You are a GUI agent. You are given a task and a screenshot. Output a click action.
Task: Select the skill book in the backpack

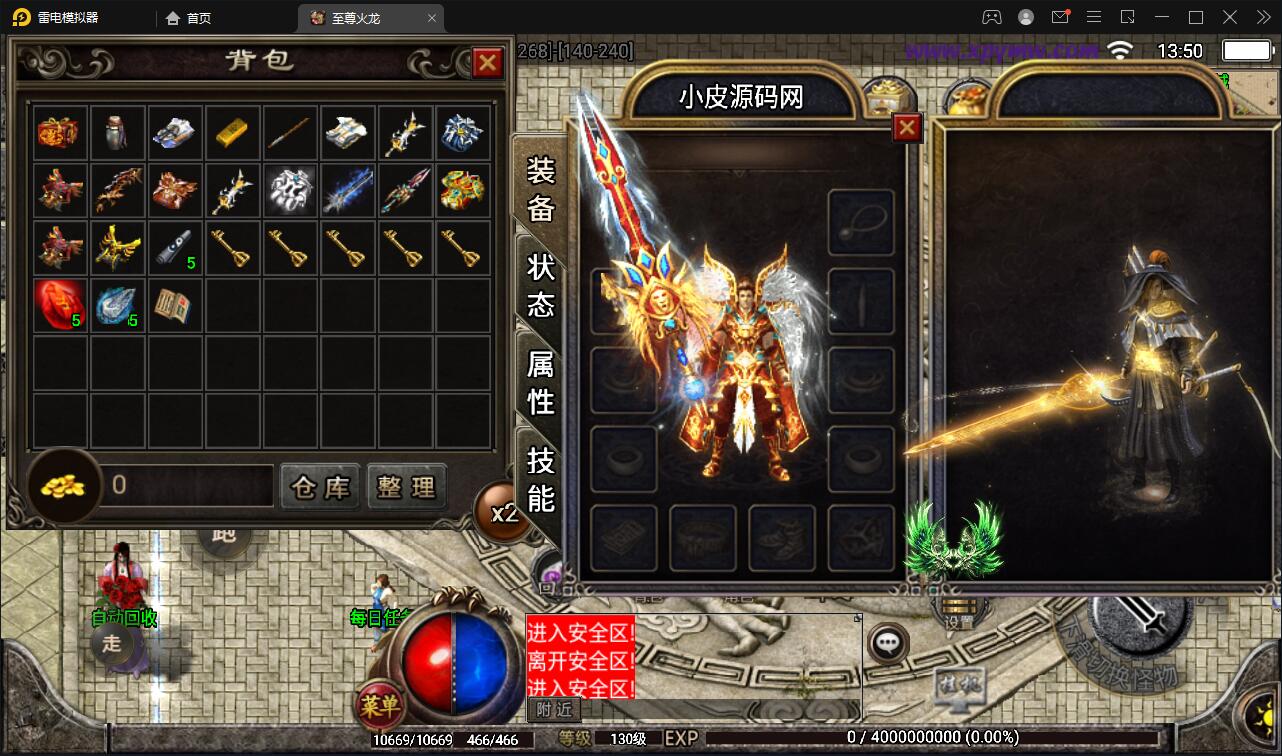[175, 304]
